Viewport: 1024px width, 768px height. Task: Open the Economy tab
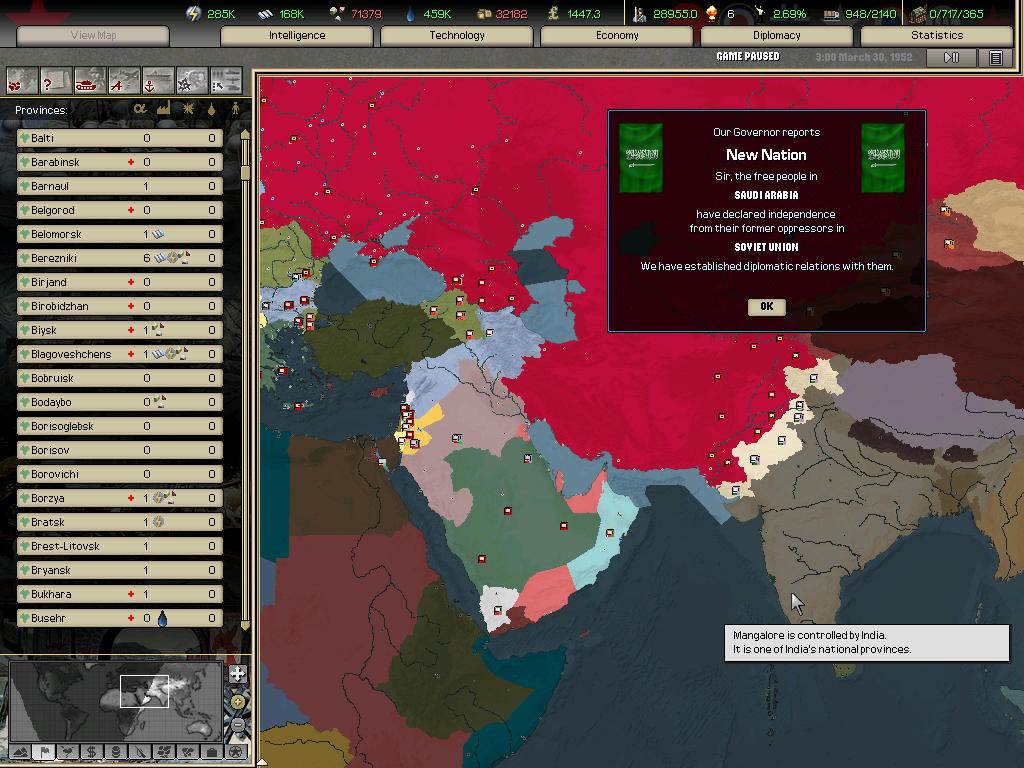click(617, 36)
